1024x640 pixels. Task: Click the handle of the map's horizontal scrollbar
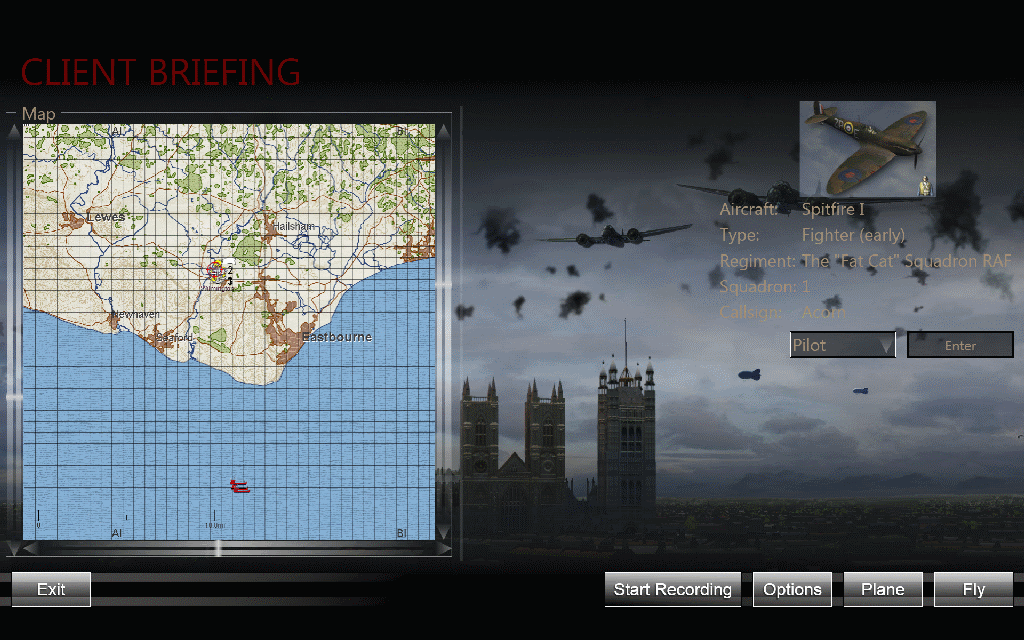coord(218,548)
